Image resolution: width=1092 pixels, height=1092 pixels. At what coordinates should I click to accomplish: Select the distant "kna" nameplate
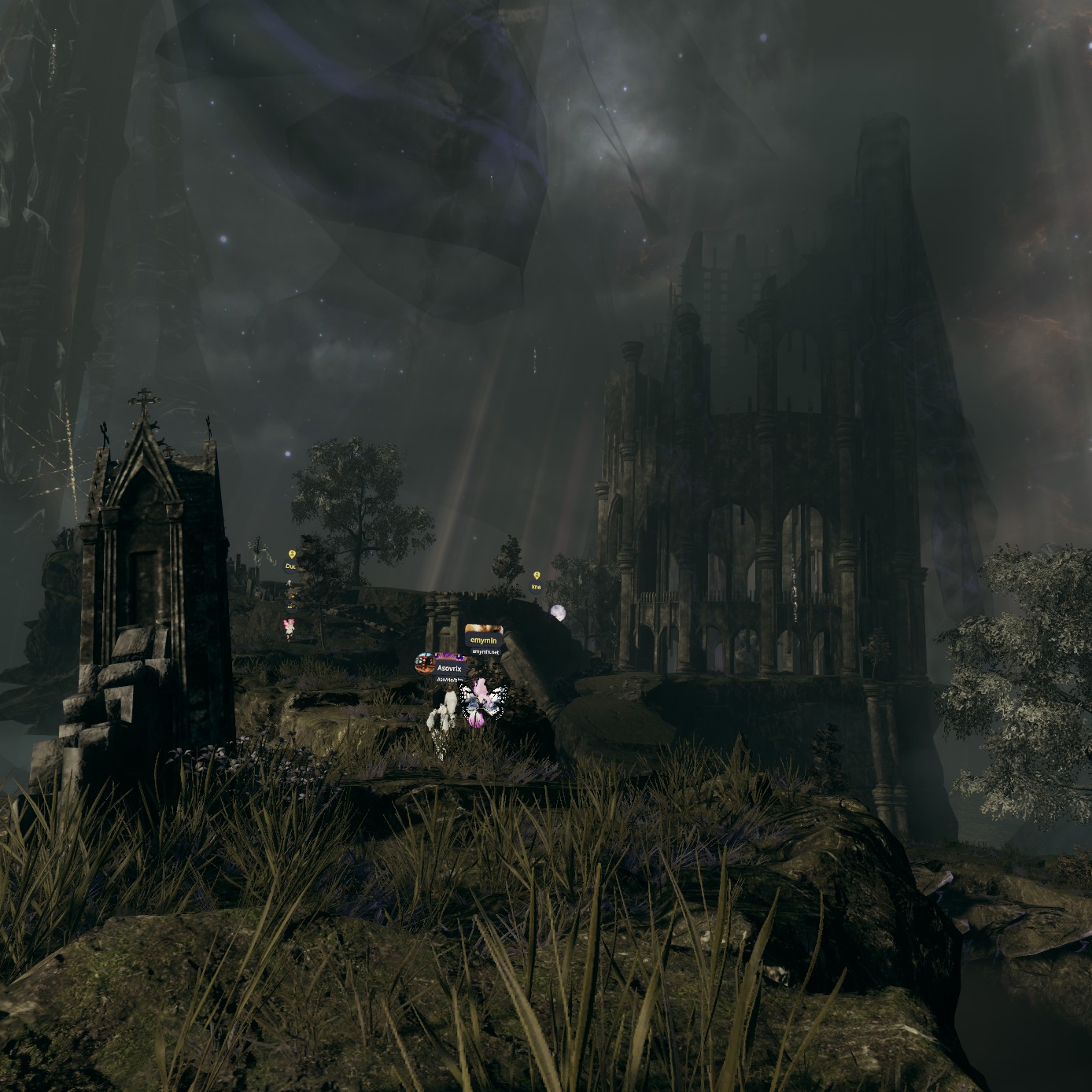point(537,587)
